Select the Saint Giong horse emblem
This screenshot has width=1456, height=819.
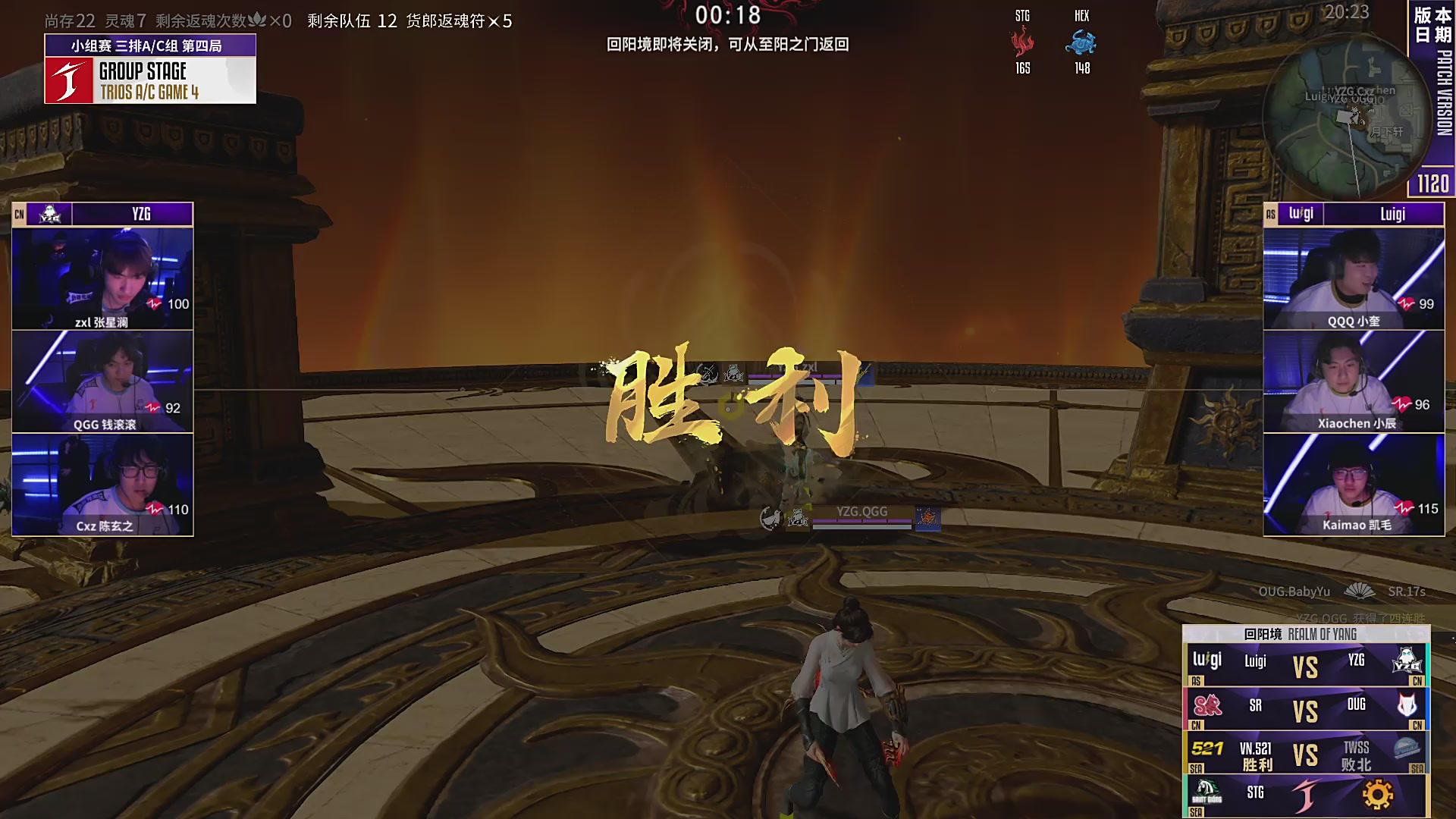(x=1207, y=793)
